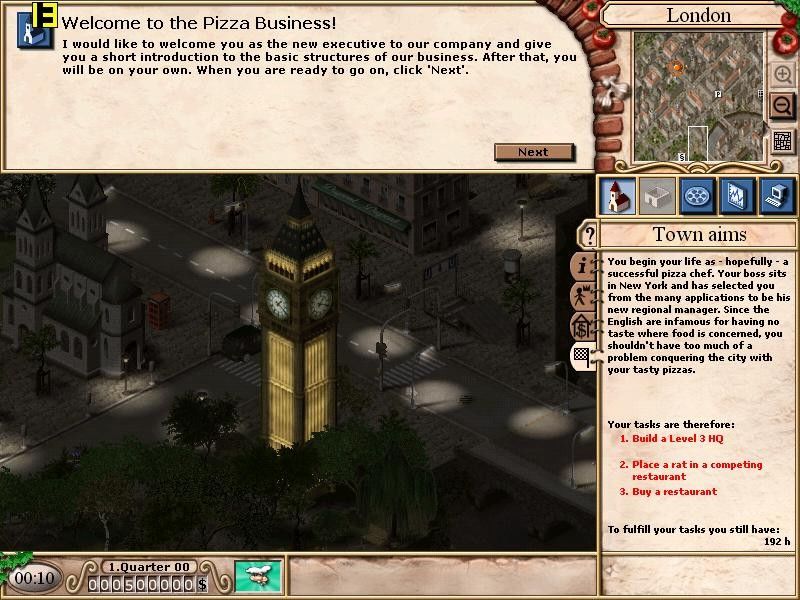Click the green pizza chef icon
Image resolution: width=800 pixels, height=600 pixels.
pyautogui.click(x=259, y=578)
